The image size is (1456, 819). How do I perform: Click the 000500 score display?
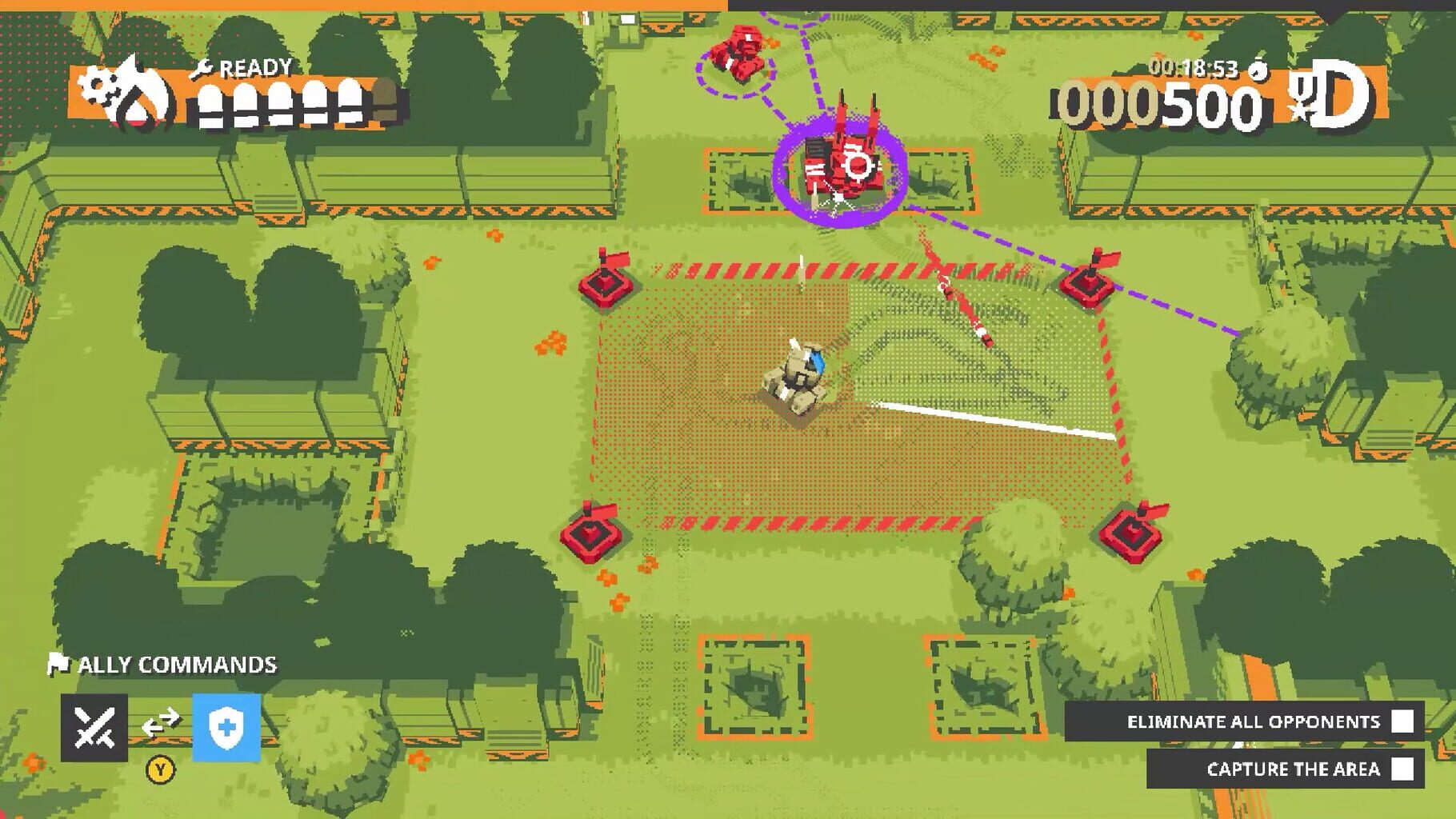1152,106
